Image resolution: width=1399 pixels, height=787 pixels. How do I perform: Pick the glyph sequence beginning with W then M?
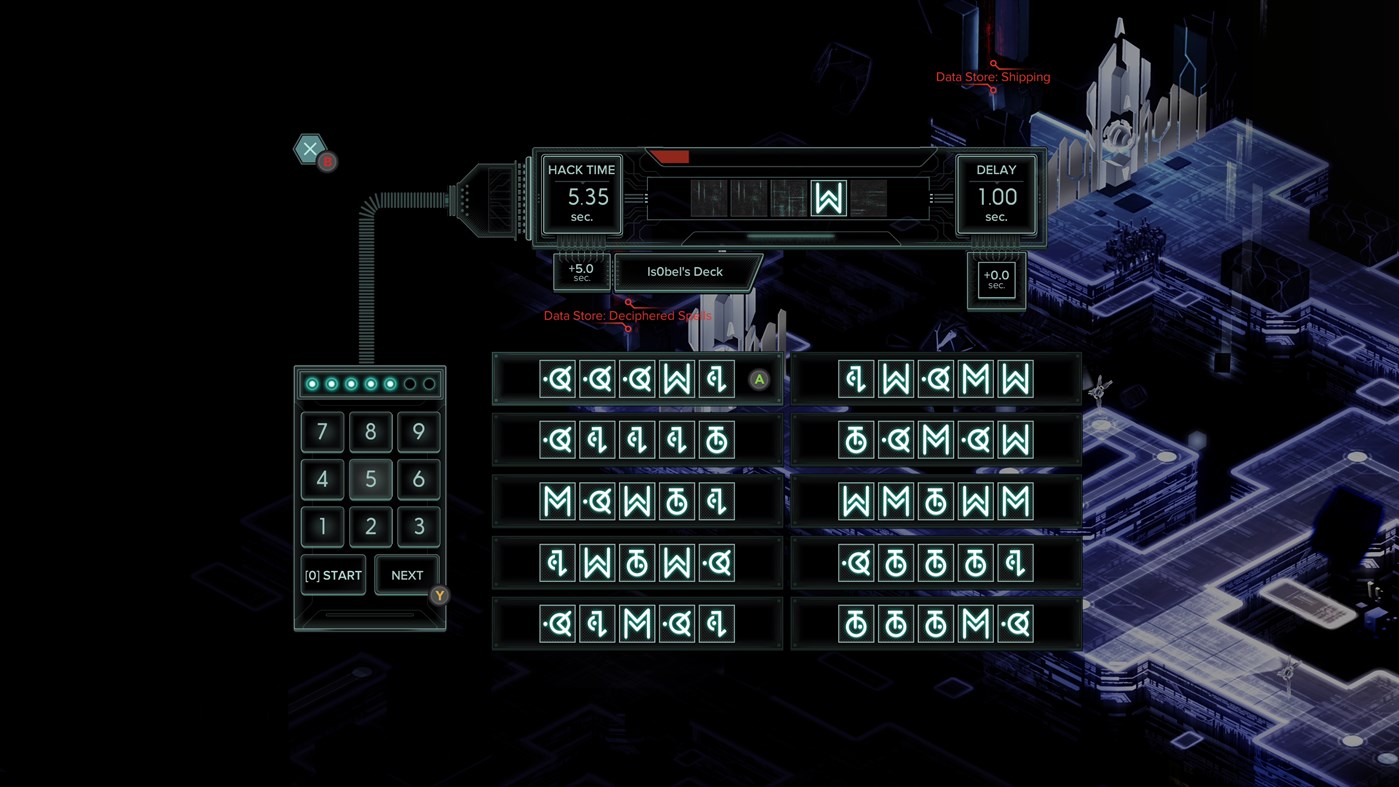pyautogui.click(x=935, y=501)
